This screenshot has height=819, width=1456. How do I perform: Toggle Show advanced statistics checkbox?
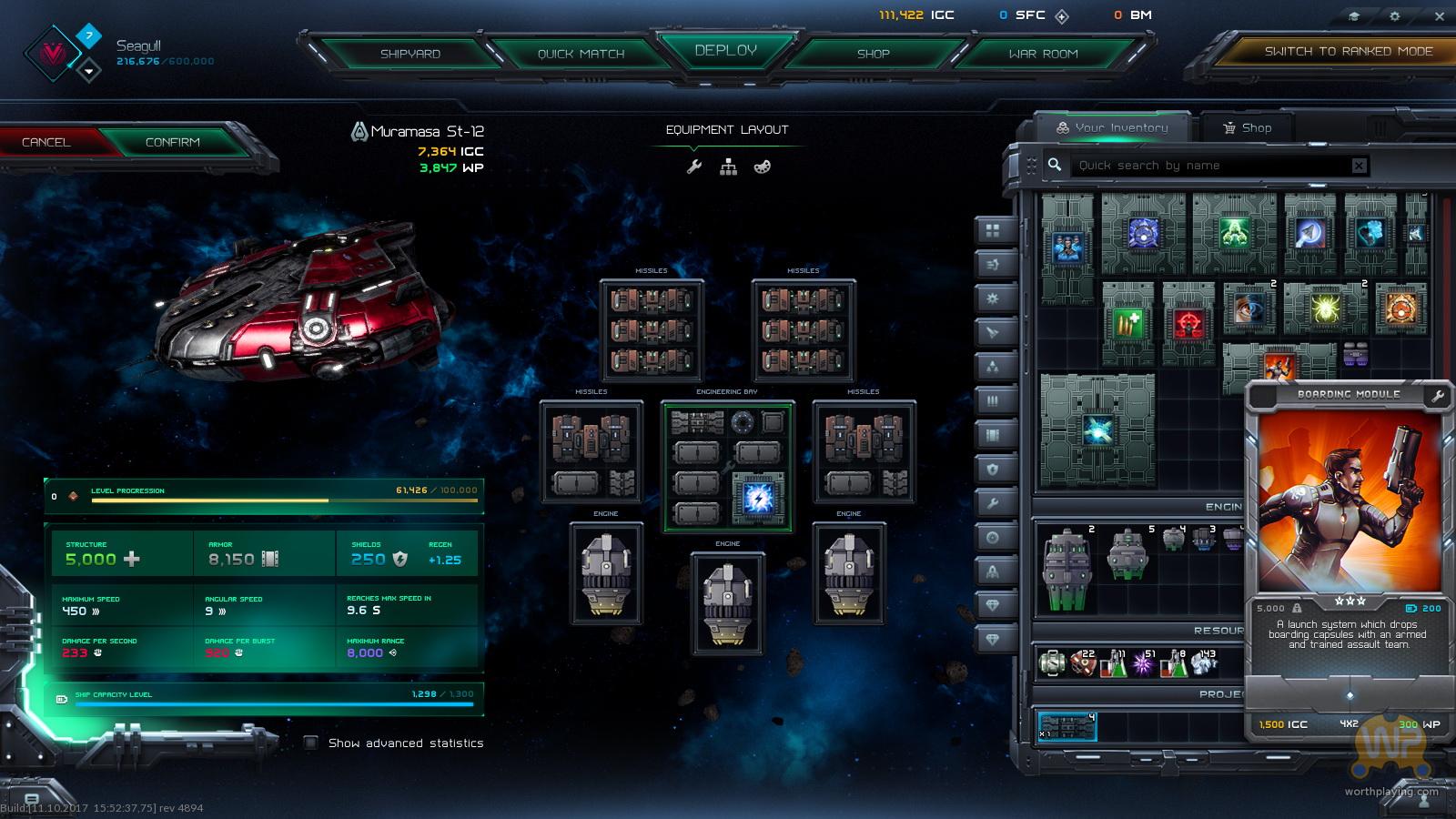311,743
